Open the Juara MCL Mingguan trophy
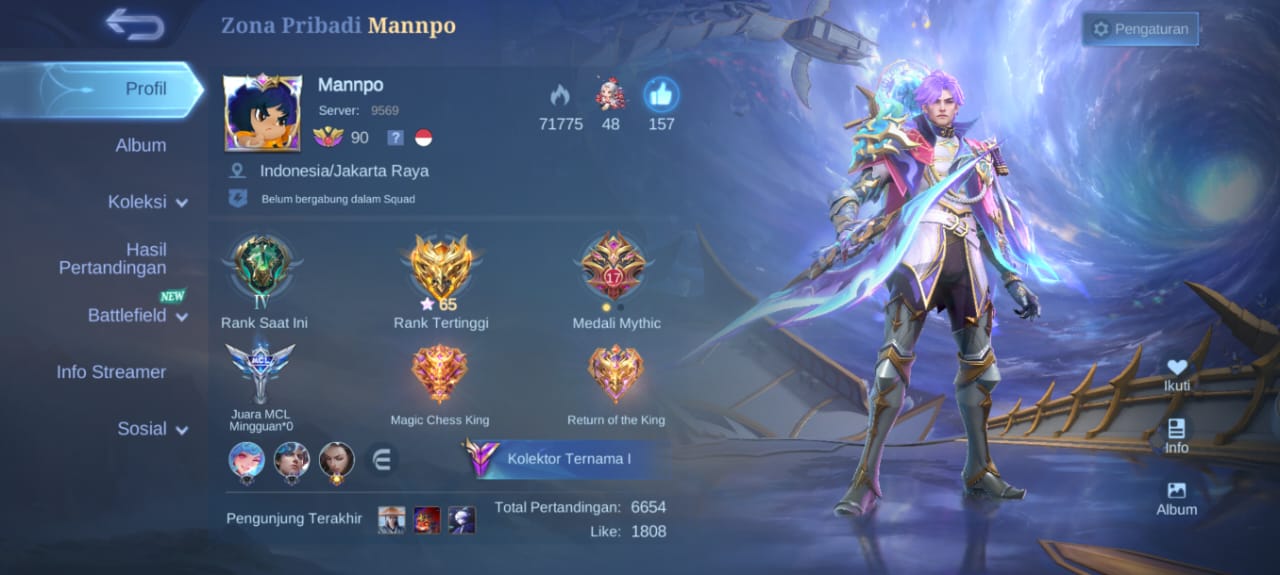This screenshot has height=575, width=1280. tap(260, 370)
